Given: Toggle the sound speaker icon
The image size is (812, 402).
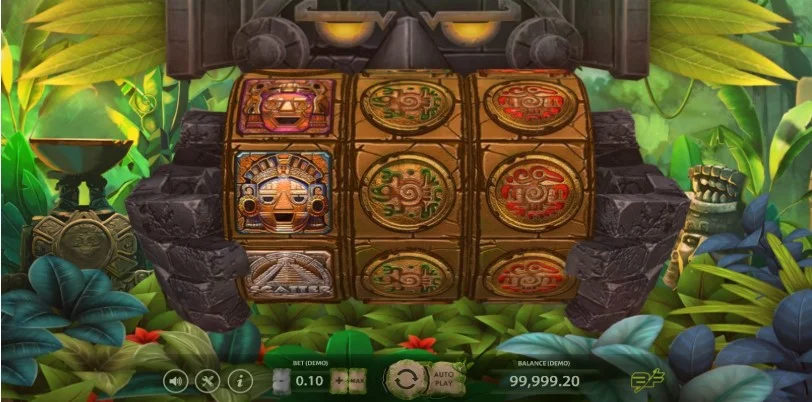Looking at the screenshot, I should (176, 381).
